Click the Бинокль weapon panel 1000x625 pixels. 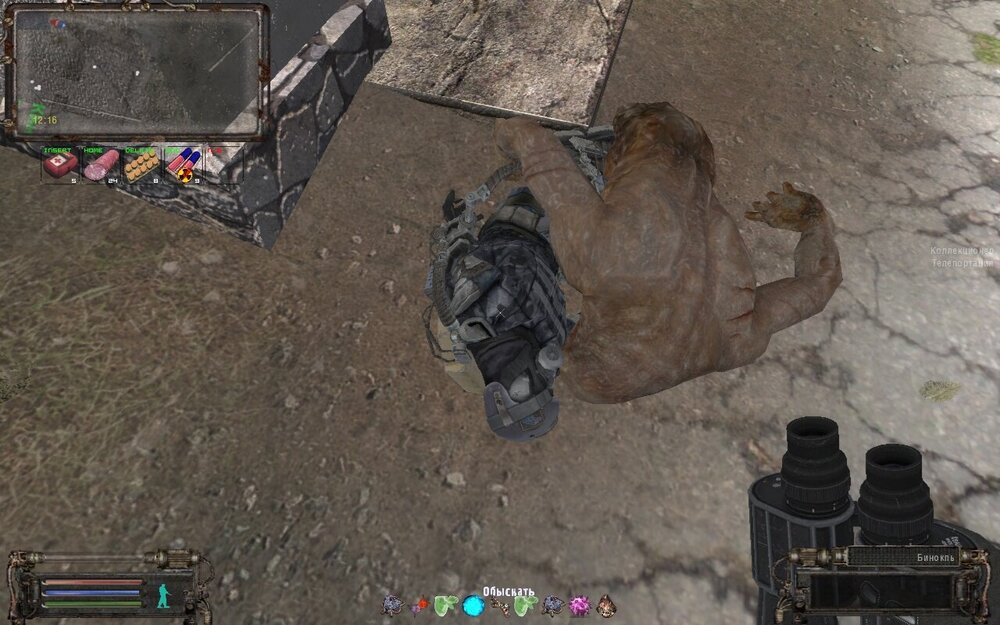click(x=883, y=580)
